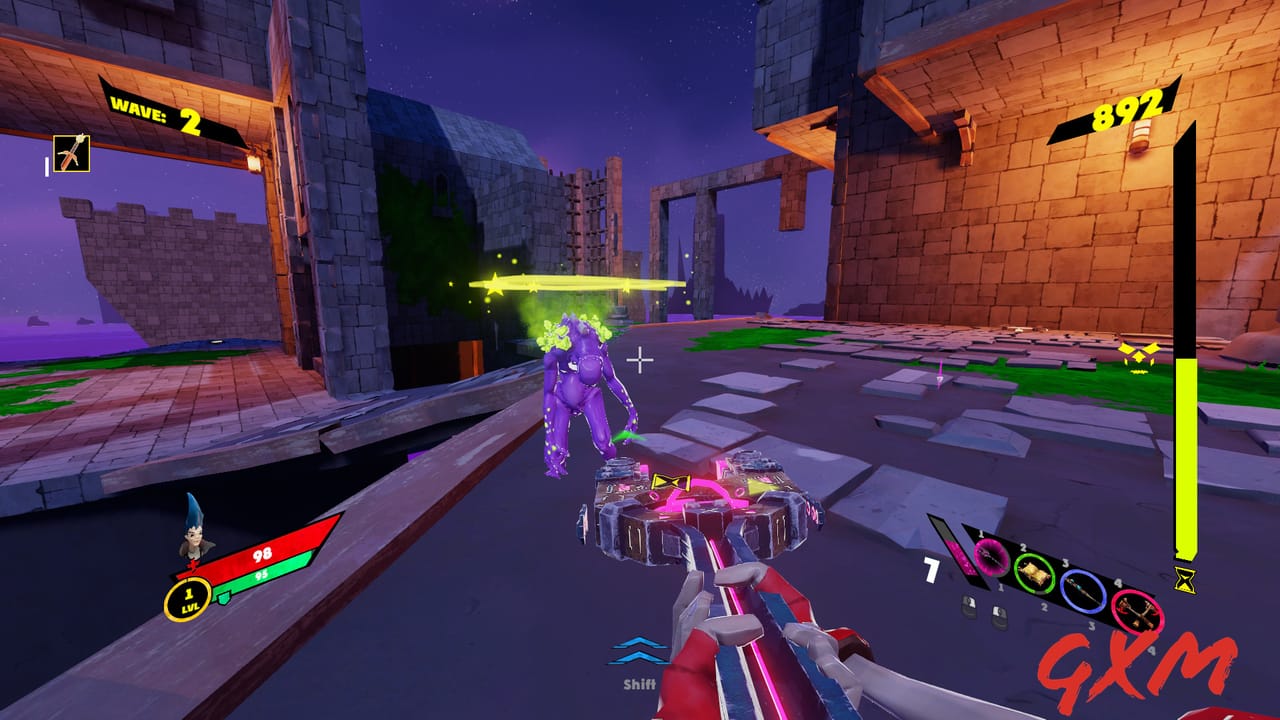Select the scroll item in slot 2
The height and width of the screenshot is (720, 1280).
point(1035,575)
